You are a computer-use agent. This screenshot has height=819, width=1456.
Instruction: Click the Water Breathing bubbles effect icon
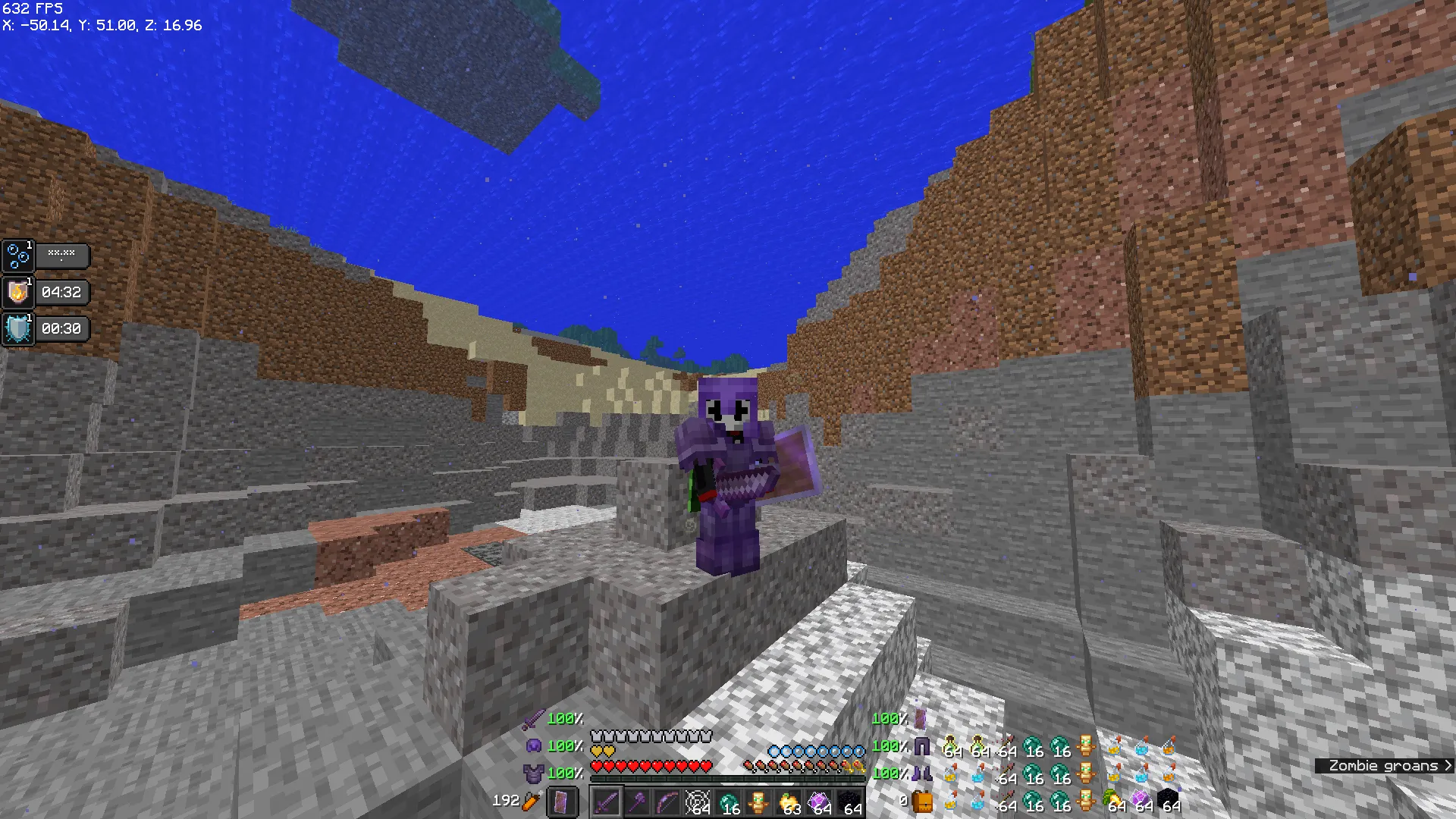[x=17, y=256]
